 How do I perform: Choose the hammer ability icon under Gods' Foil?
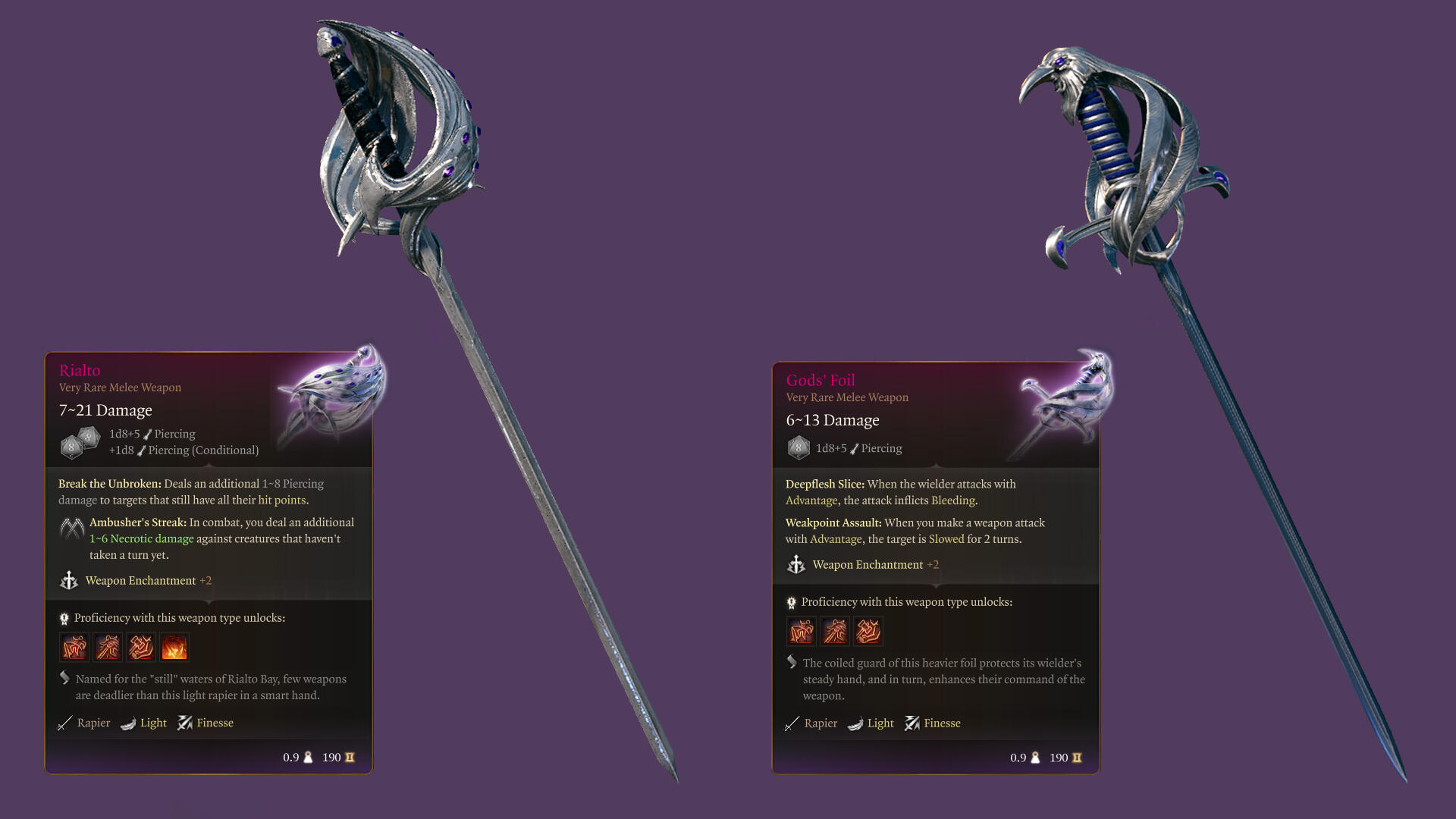point(868,631)
